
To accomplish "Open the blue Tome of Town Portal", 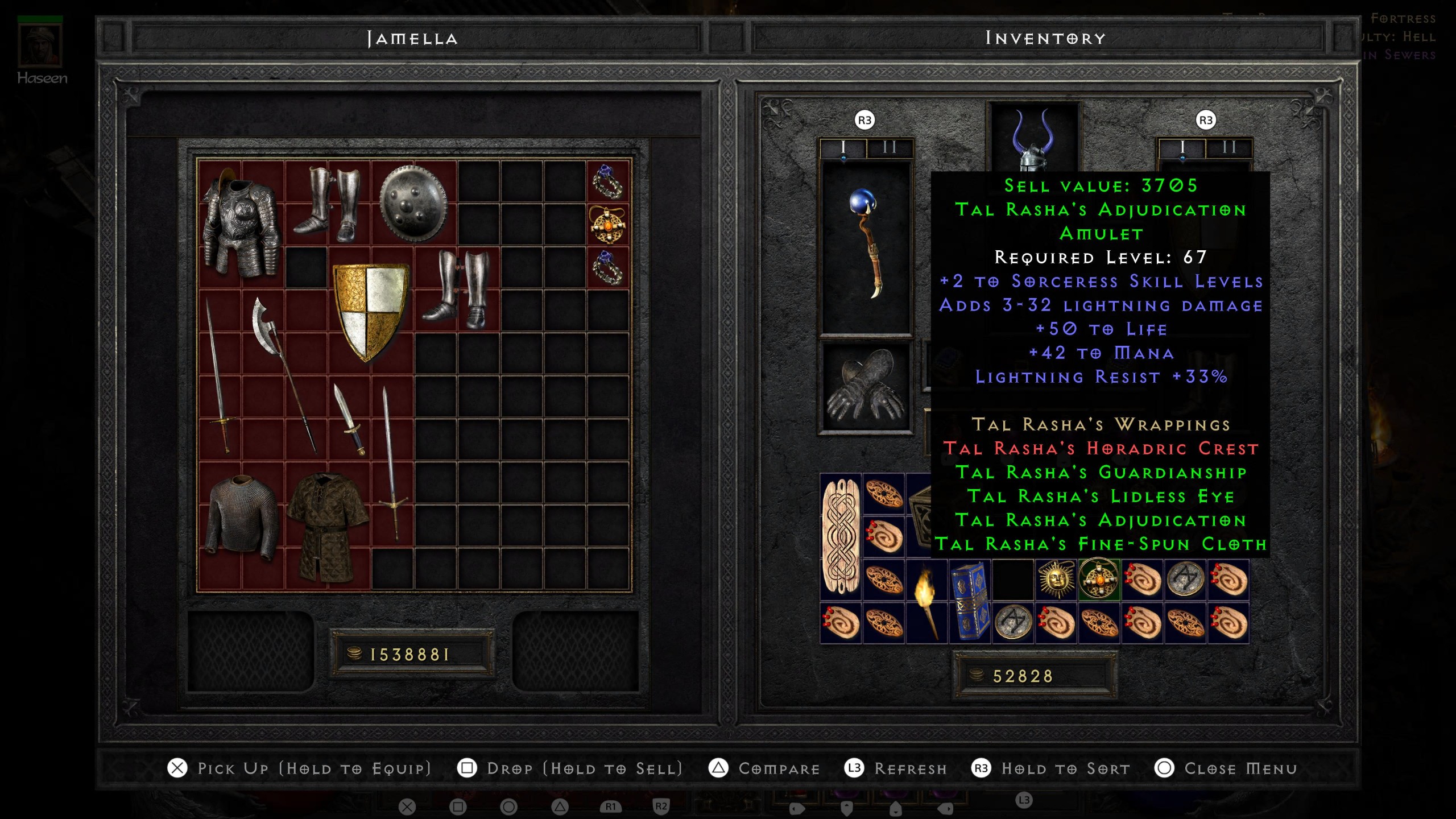I will pyautogui.click(x=970, y=600).
